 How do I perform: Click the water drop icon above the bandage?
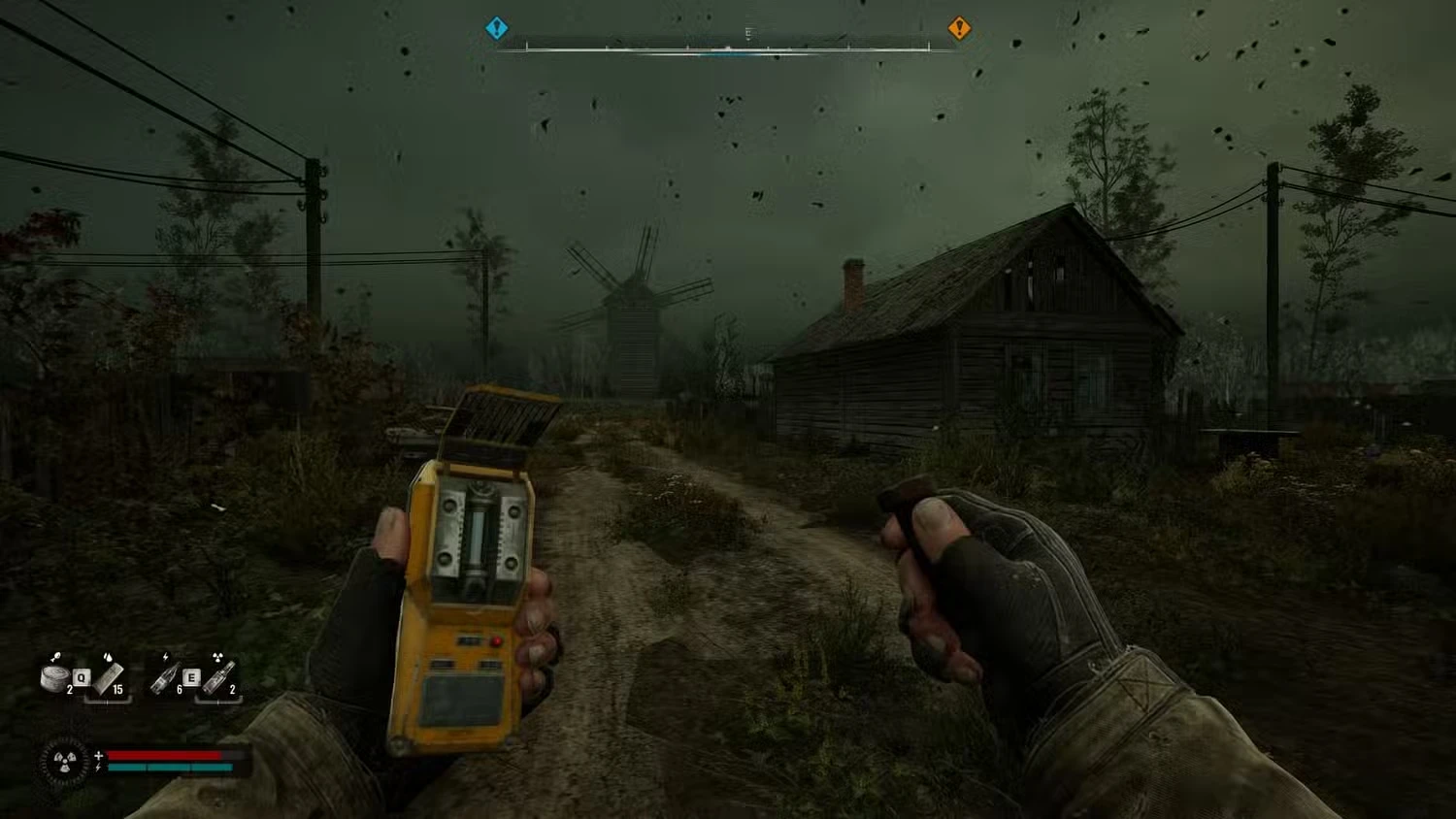pos(108,657)
